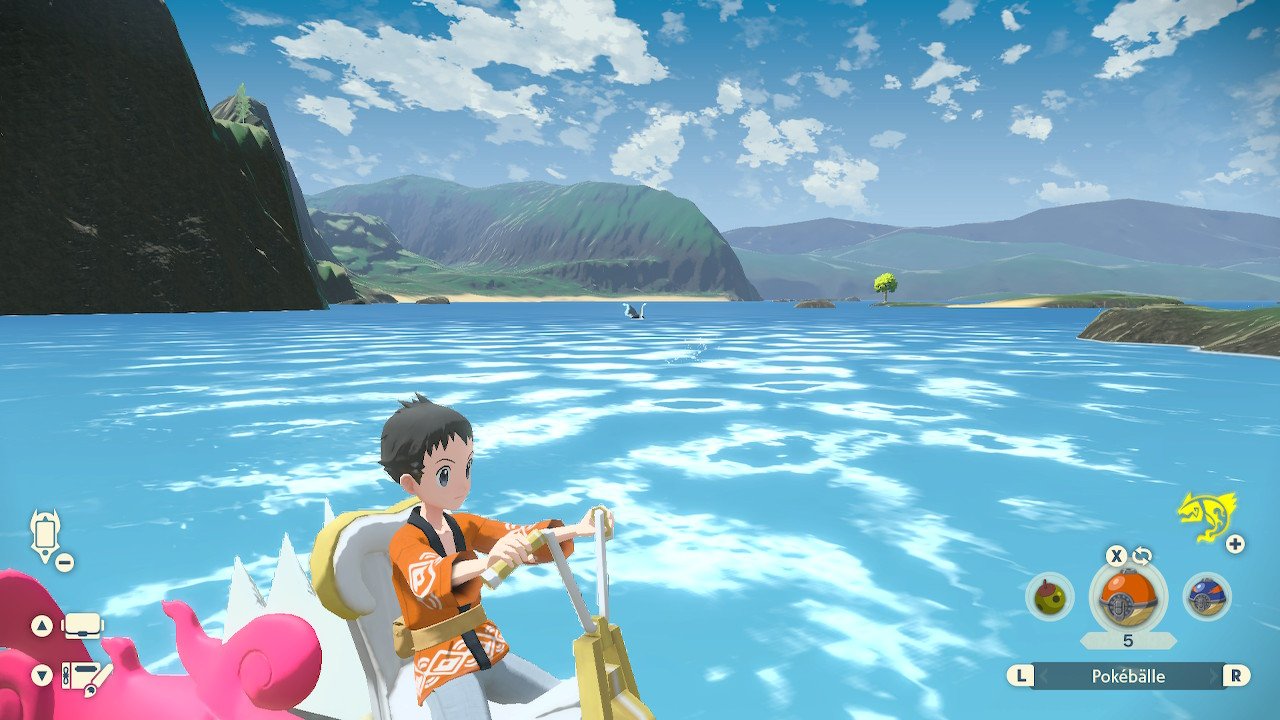Choose the green apricorn item slot
Screen dimensions: 1280x720
1050,597
